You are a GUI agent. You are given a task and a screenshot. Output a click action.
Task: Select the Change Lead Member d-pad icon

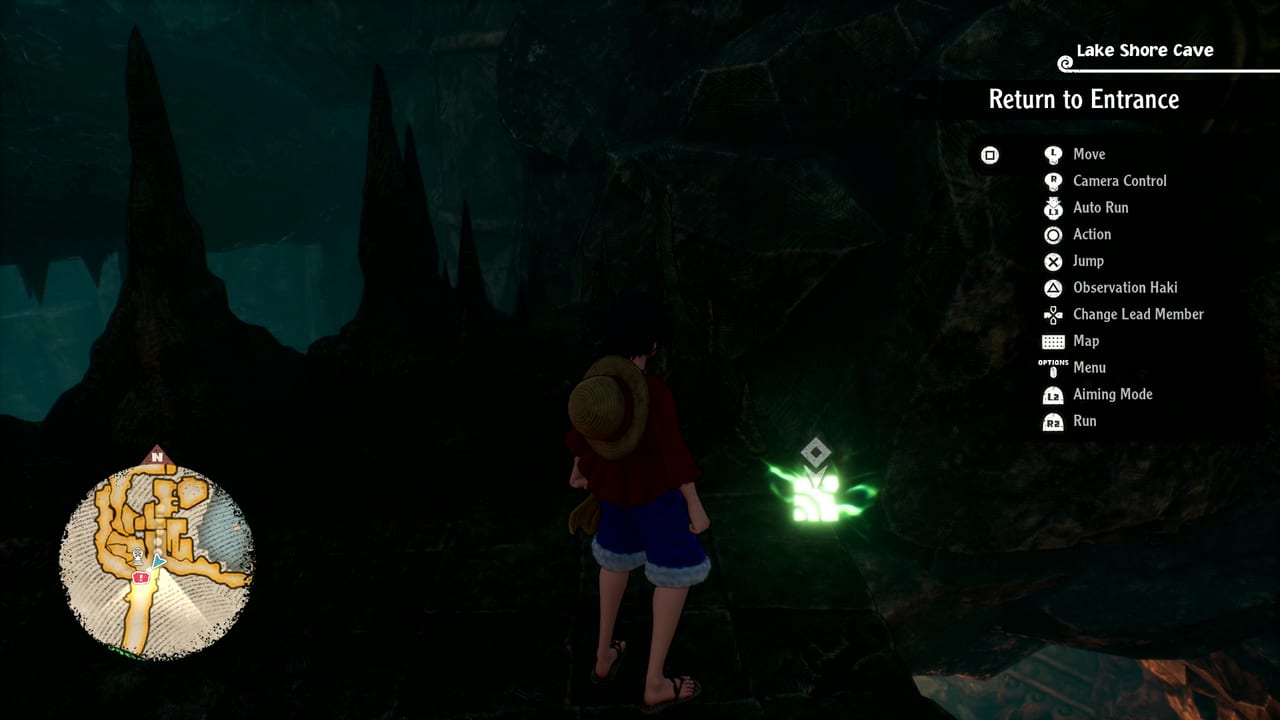[x=1053, y=314]
